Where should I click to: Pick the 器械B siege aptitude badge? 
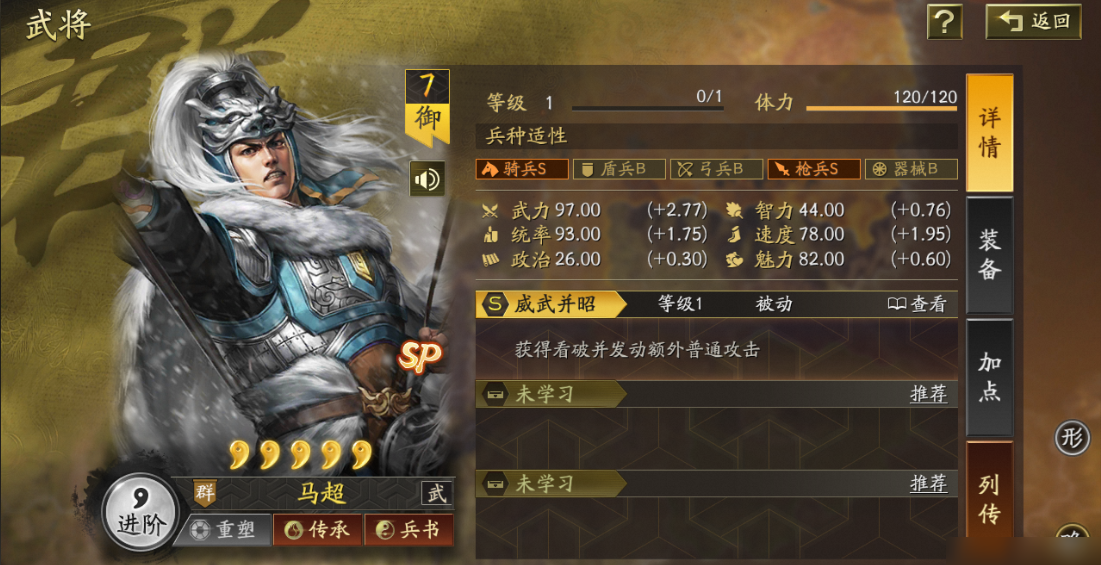click(911, 169)
